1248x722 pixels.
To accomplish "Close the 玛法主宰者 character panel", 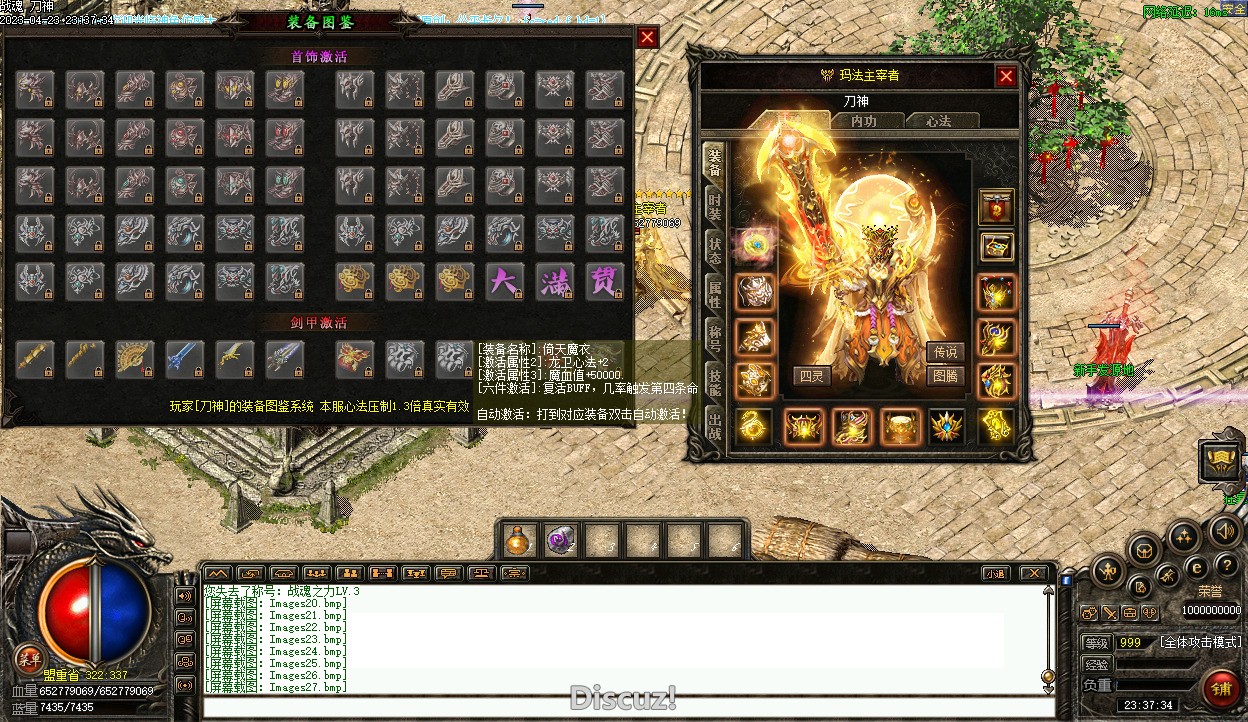I will (x=1006, y=76).
